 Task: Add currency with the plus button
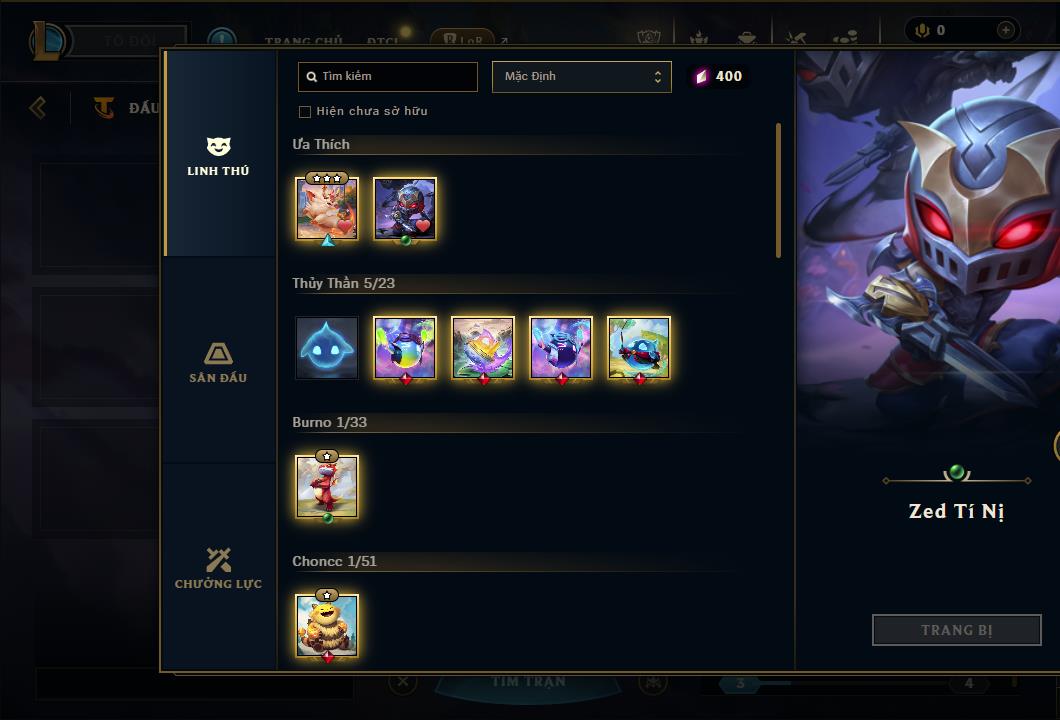(1005, 31)
